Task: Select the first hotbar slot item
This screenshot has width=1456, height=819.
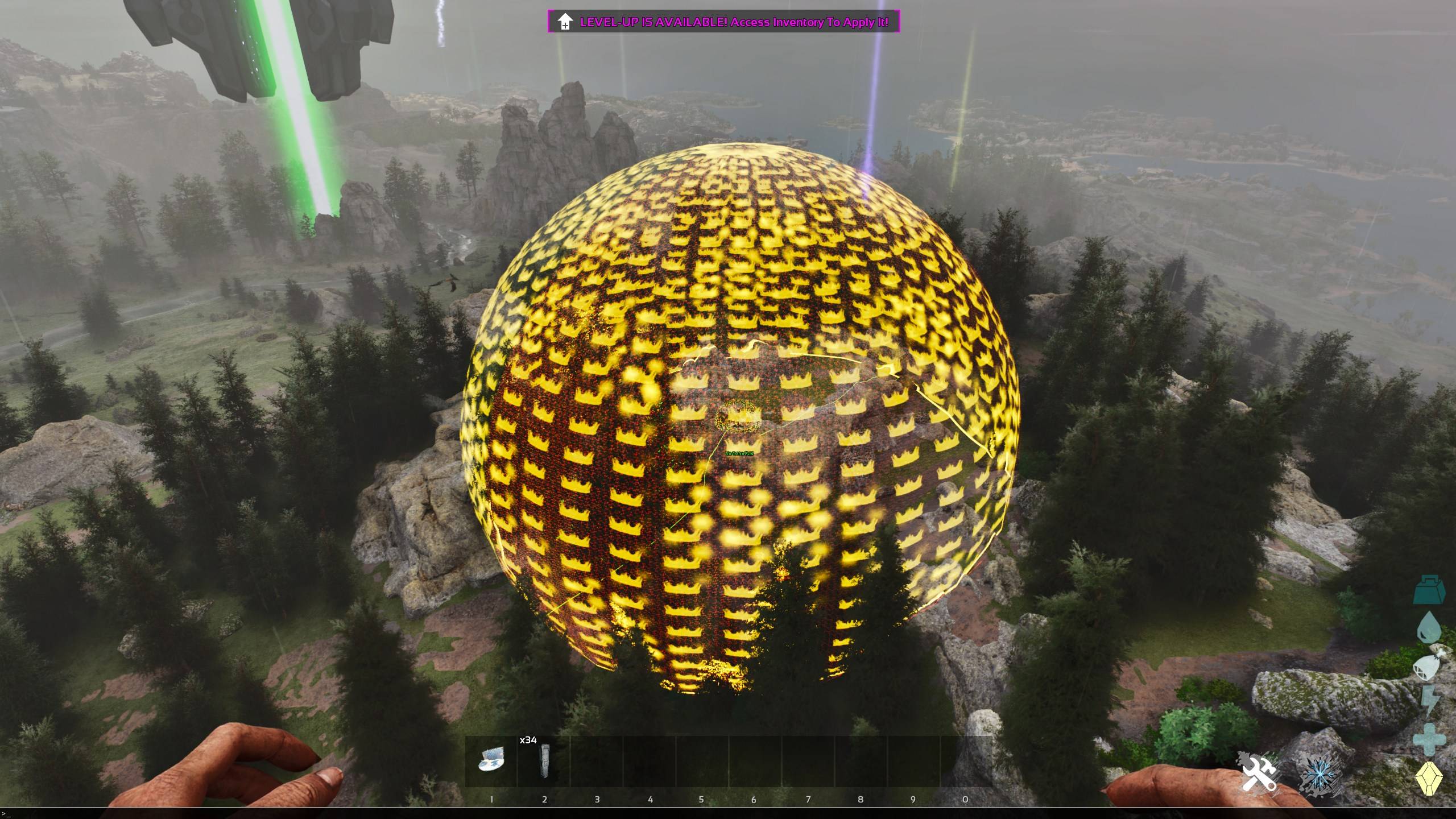Action: point(491,760)
